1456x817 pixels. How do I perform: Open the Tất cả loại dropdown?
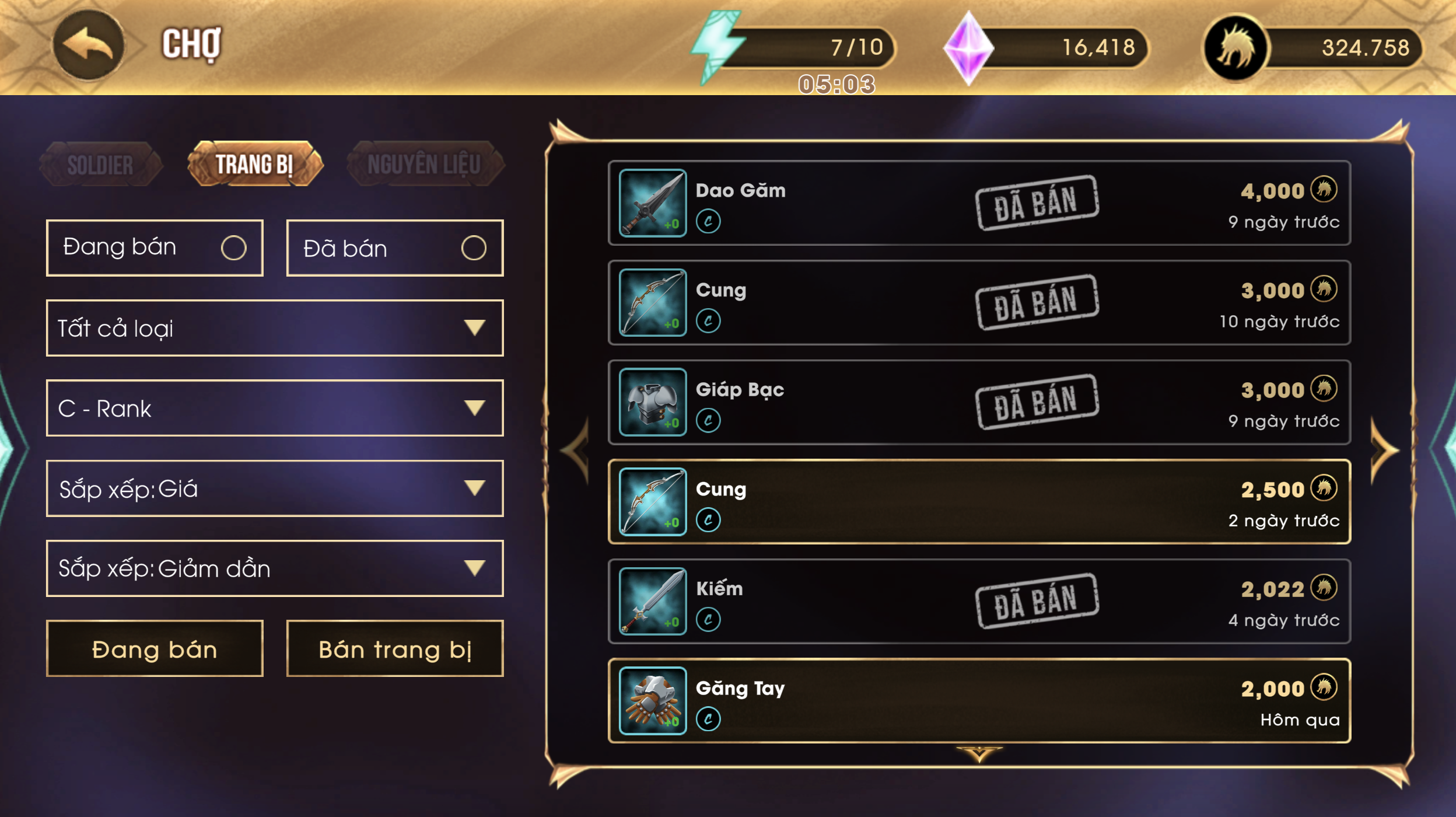point(274,328)
